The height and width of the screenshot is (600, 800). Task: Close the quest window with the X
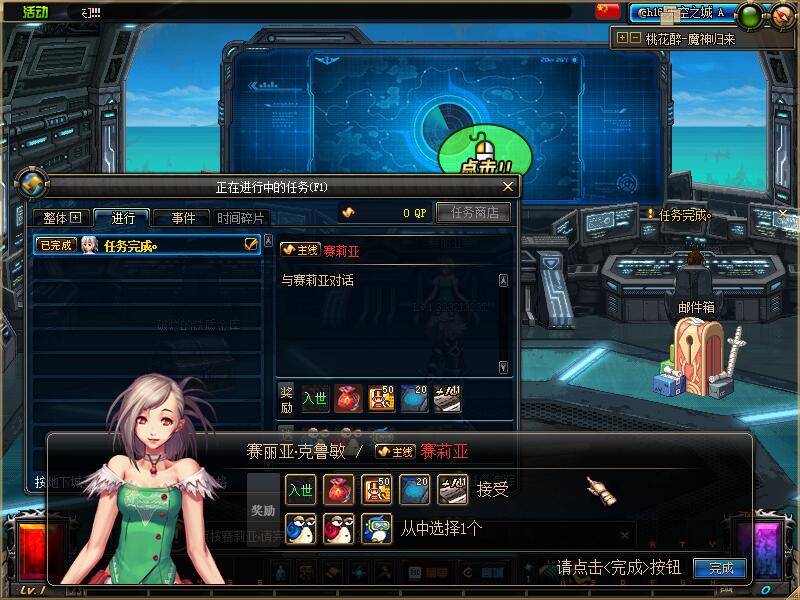coord(508,187)
